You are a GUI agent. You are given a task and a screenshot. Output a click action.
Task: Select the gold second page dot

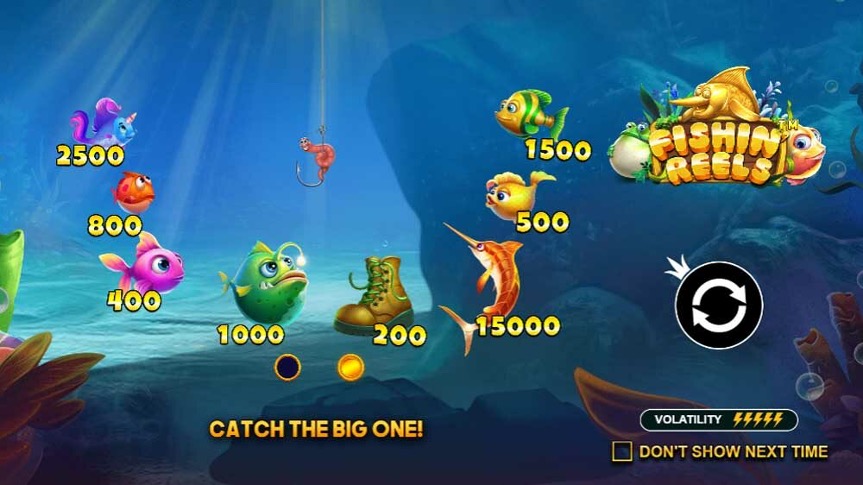[350, 367]
